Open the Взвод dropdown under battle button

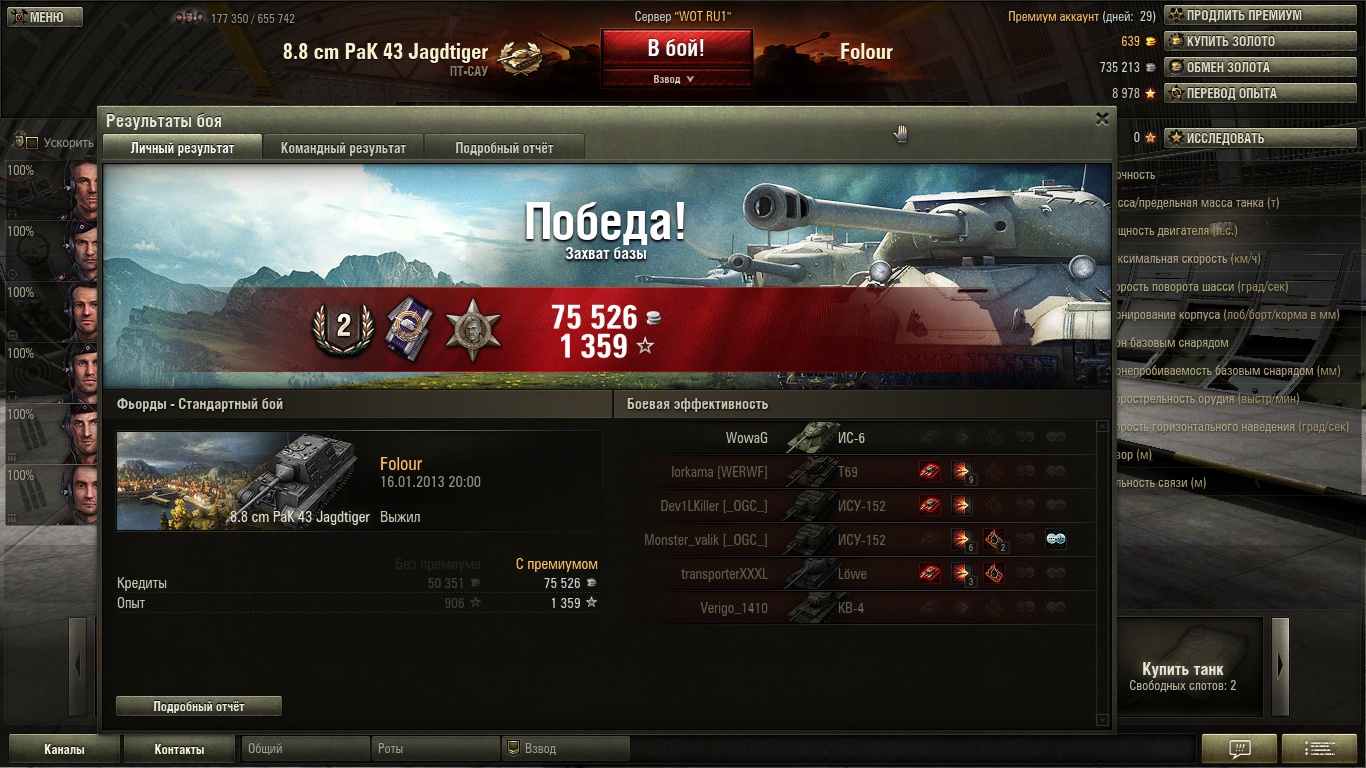point(675,79)
